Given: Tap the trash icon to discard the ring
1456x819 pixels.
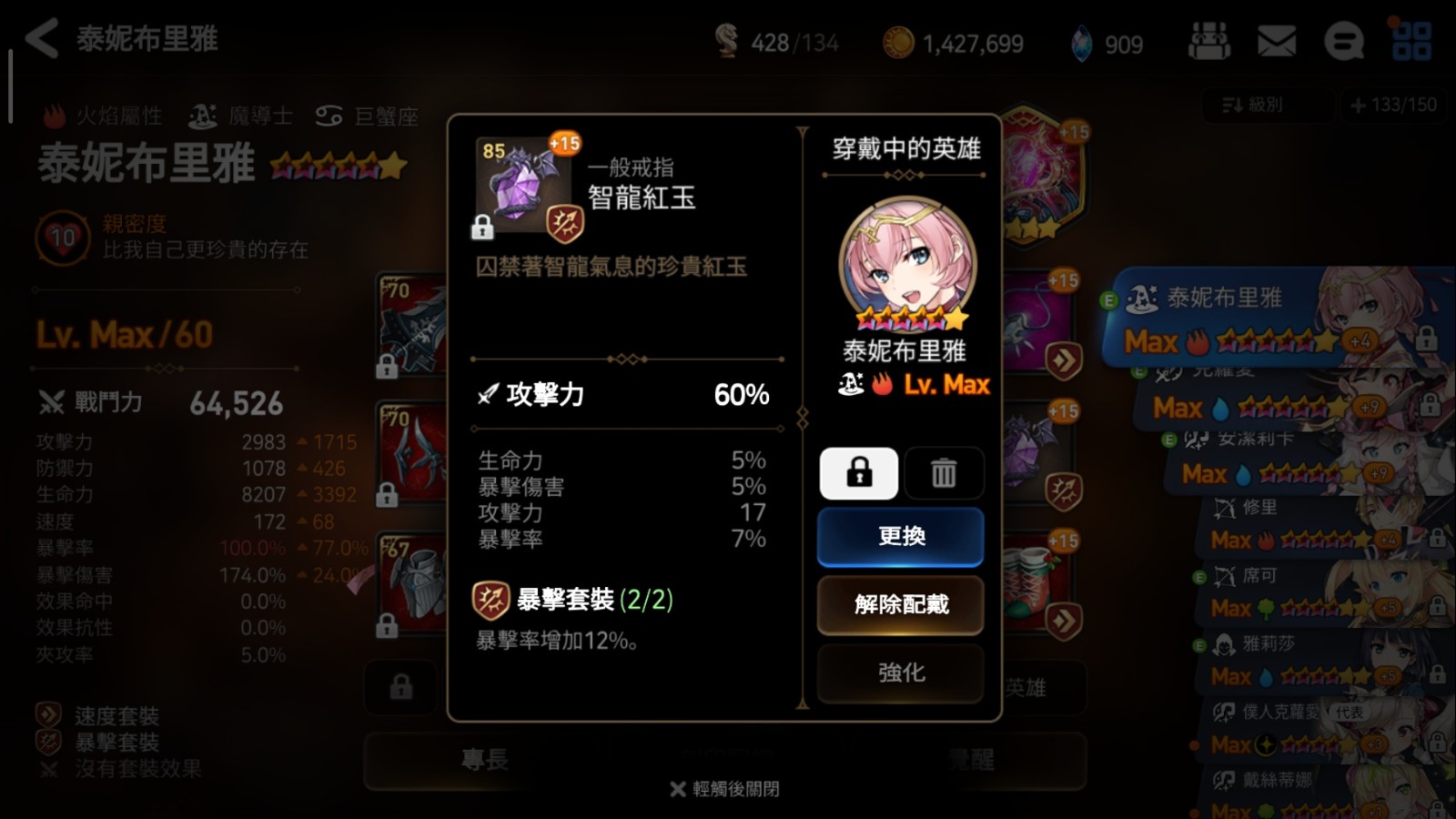Looking at the screenshot, I should click(944, 472).
